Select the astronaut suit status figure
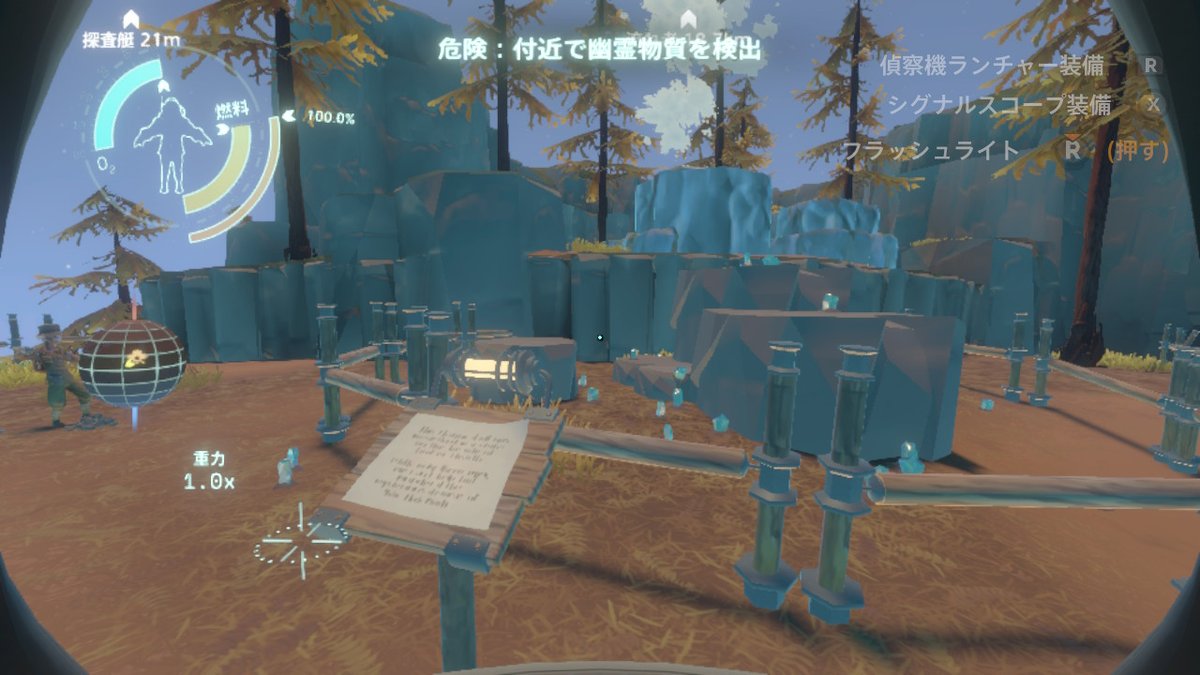The height and width of the screenshot is (675, 1200). [172, 140]
